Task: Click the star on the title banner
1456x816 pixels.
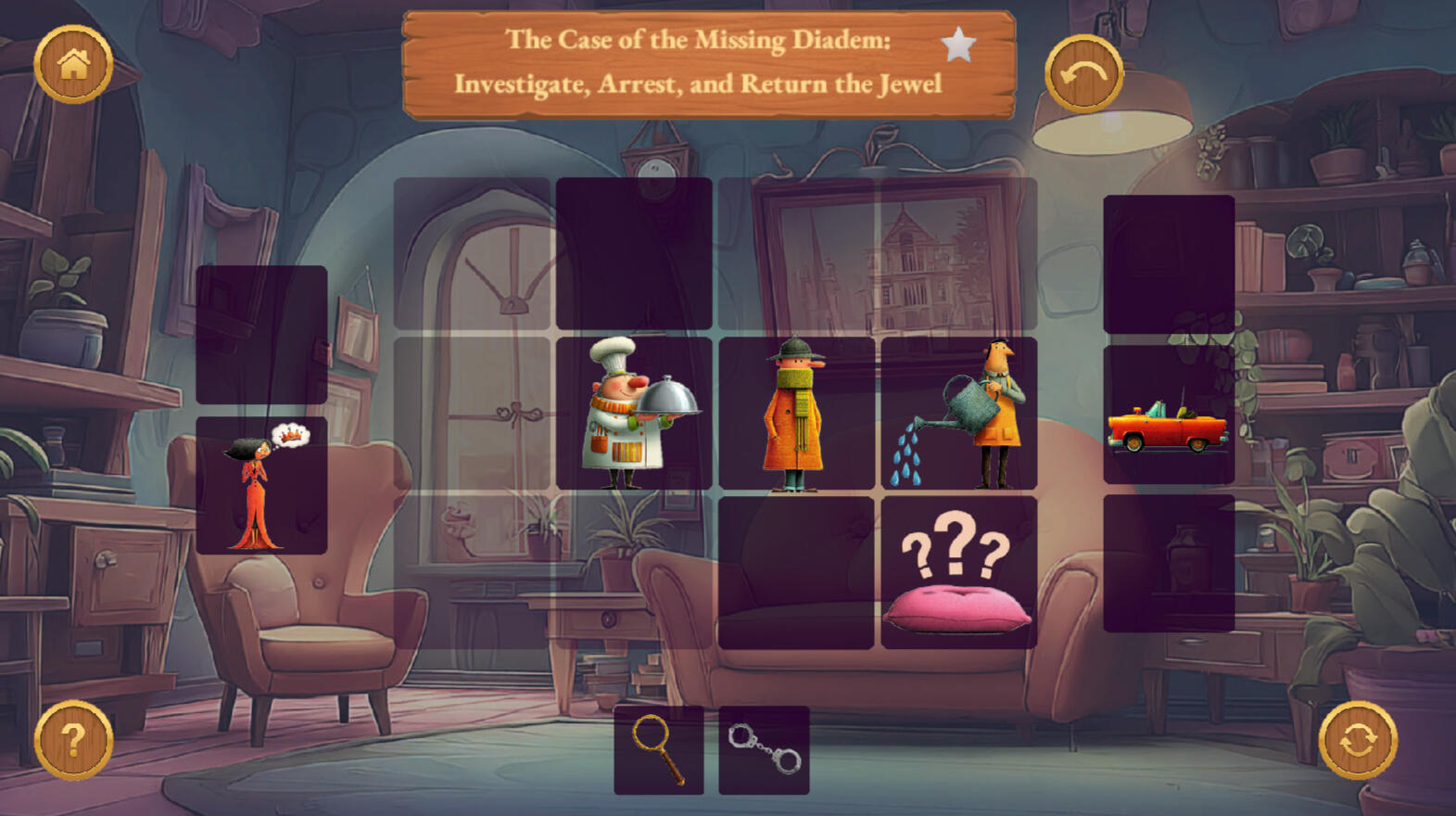Action: tap(958, 44)
